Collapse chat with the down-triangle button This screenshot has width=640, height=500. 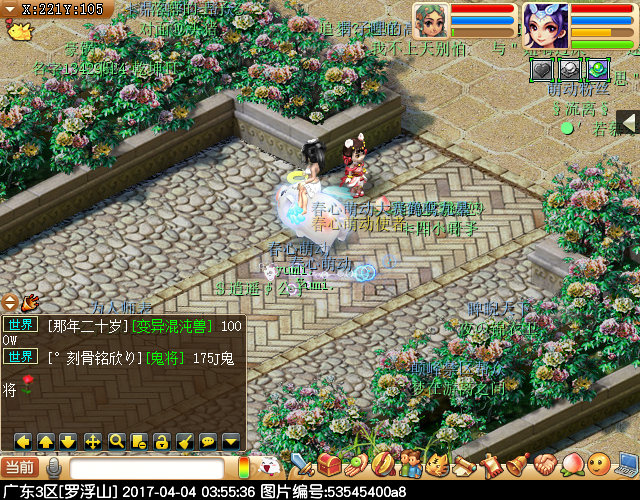click(x=231, y=440)
